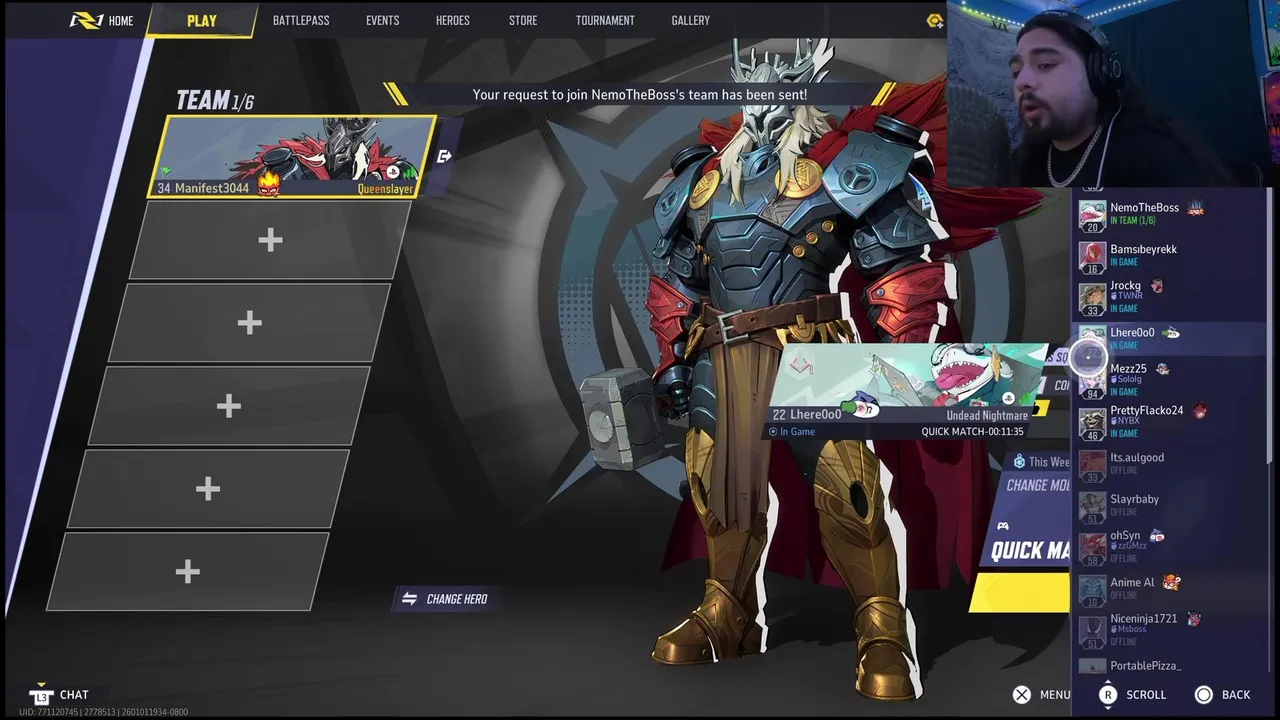
Task: Click the Change Mode button
Action: tap(1037, 485)
